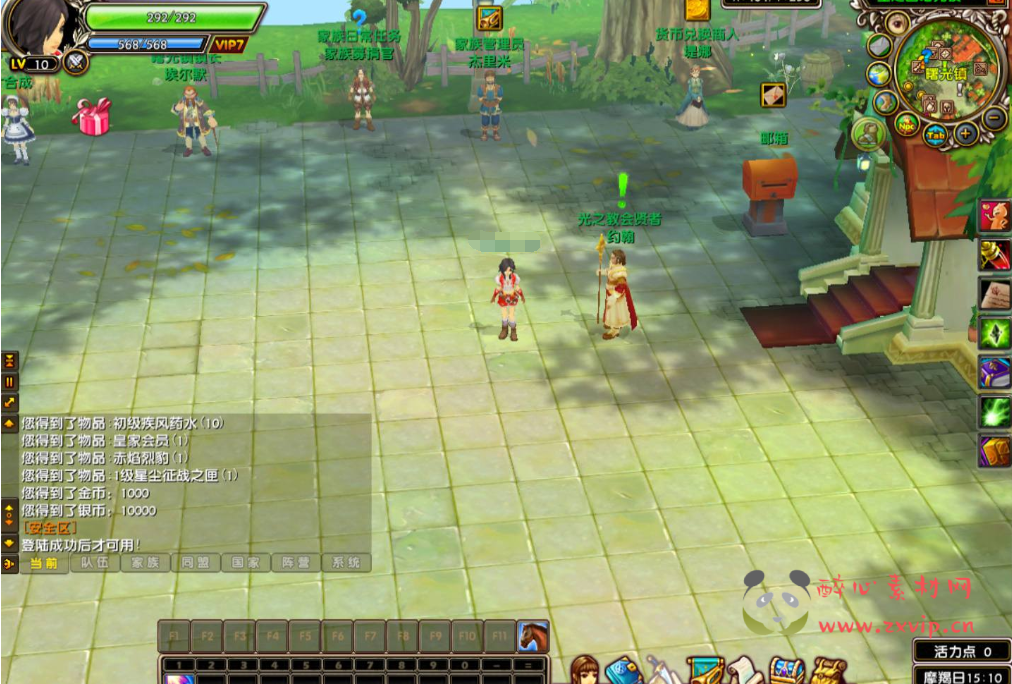Image resolution: width=1012 pixels, height=684 pixels.
Task: Open the NPC list button near minimap
Action: coord(906,125)
